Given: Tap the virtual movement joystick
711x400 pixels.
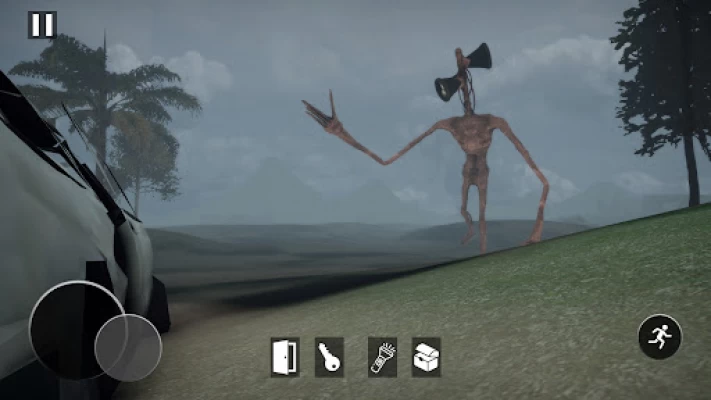Looking at the screenshot, I should [x=127, y=347].
